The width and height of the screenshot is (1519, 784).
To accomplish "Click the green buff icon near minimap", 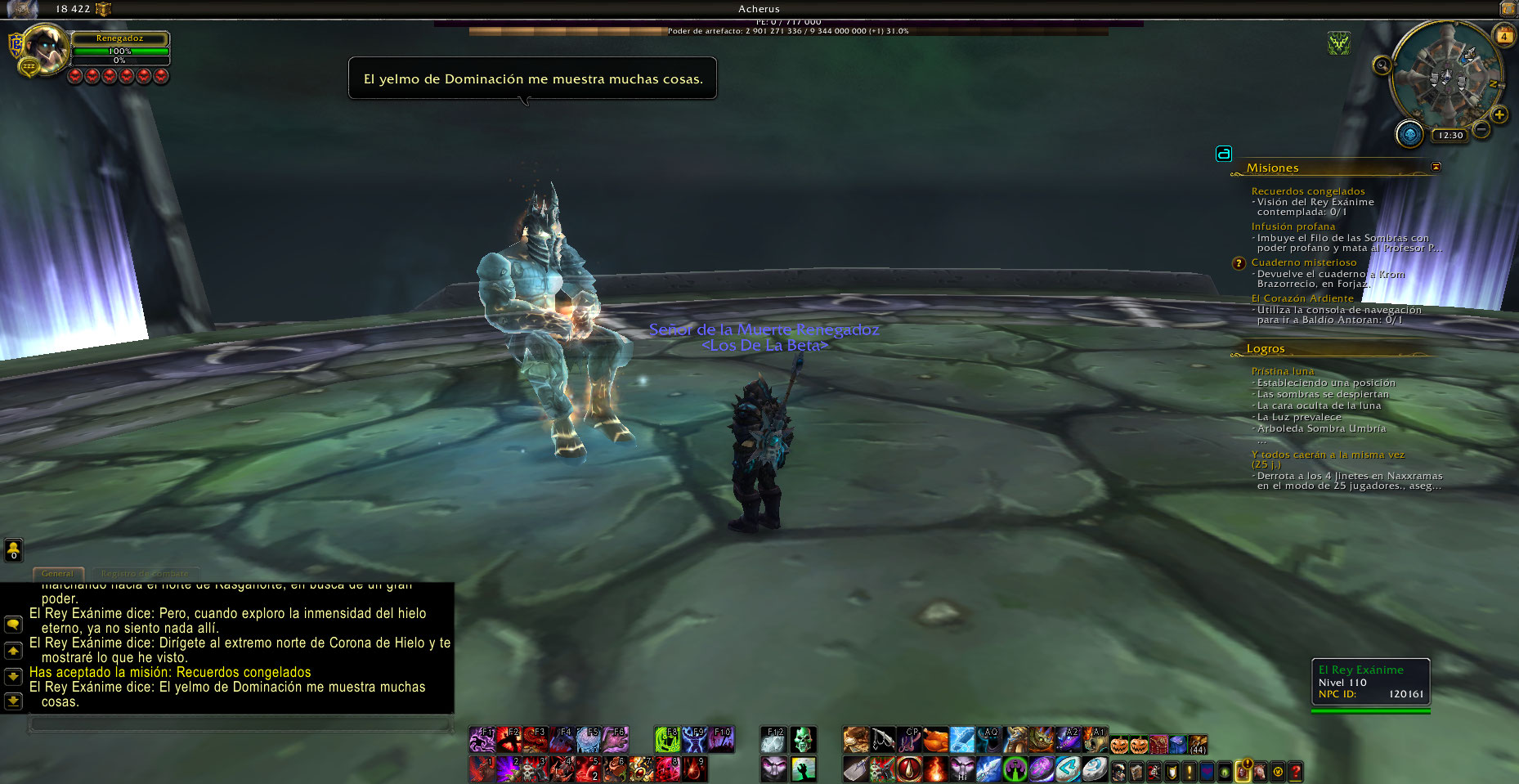I will [1338, 43].
